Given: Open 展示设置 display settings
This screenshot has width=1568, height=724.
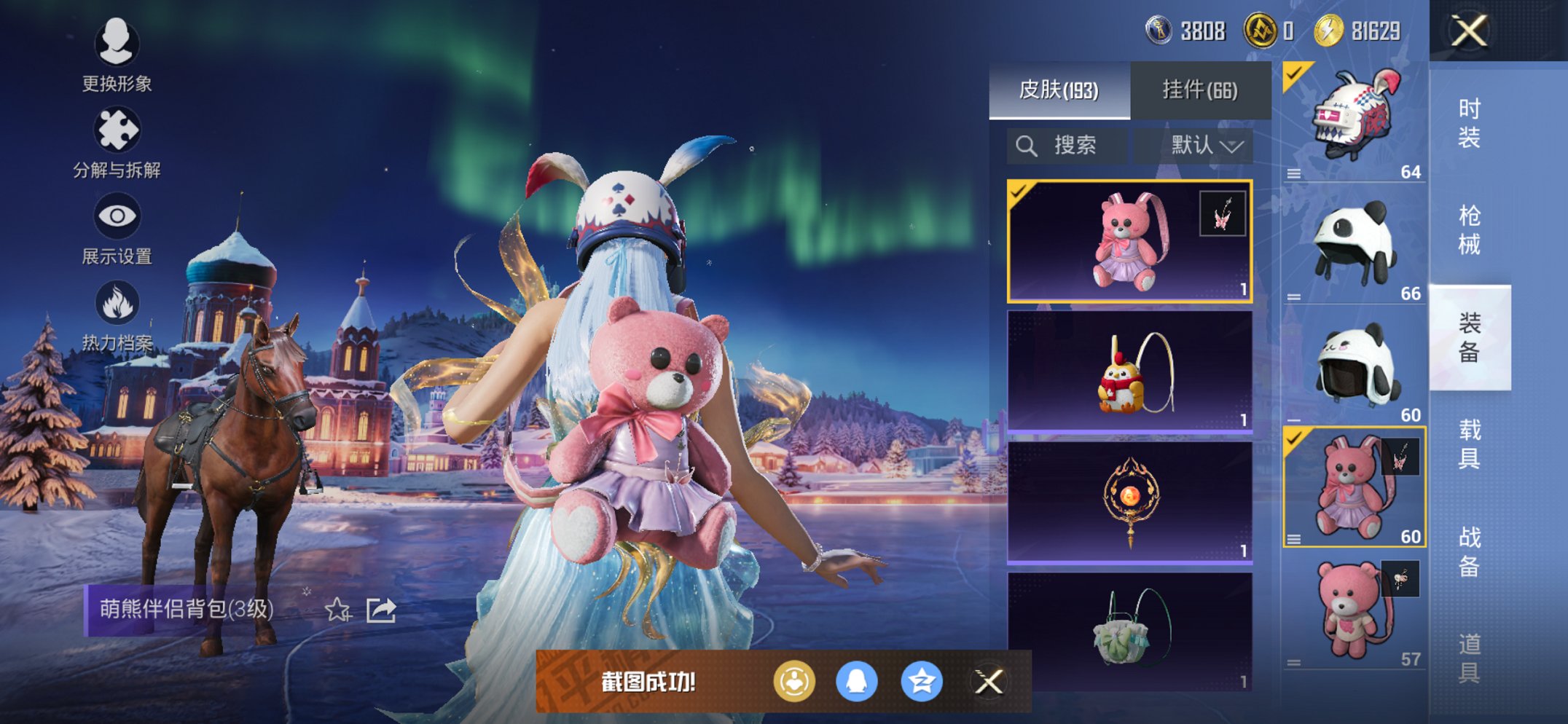Looking at the screenshot, I should (x=117, y=216).
